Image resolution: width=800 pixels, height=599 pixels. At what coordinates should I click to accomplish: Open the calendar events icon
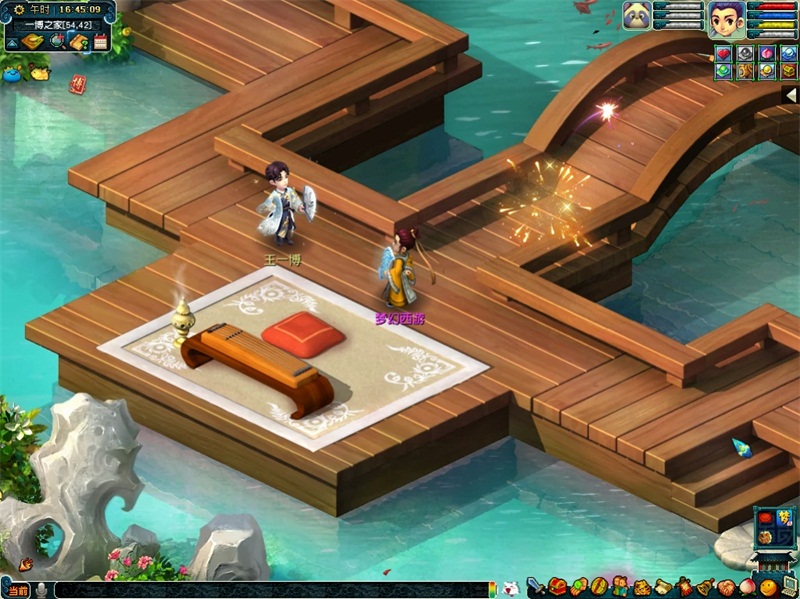(100, 42)
